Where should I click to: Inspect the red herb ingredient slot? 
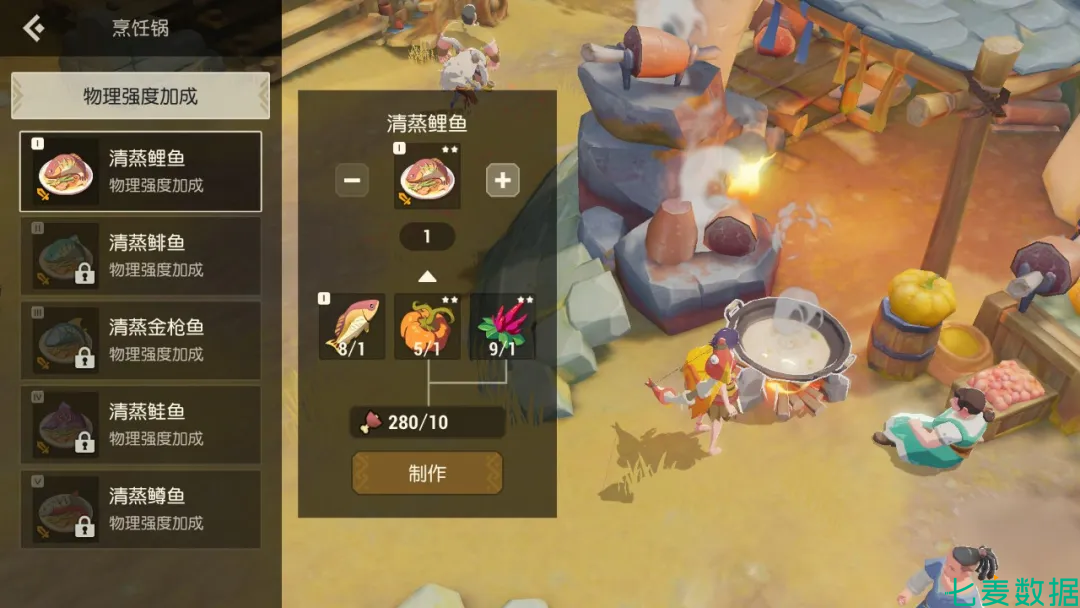502,326
